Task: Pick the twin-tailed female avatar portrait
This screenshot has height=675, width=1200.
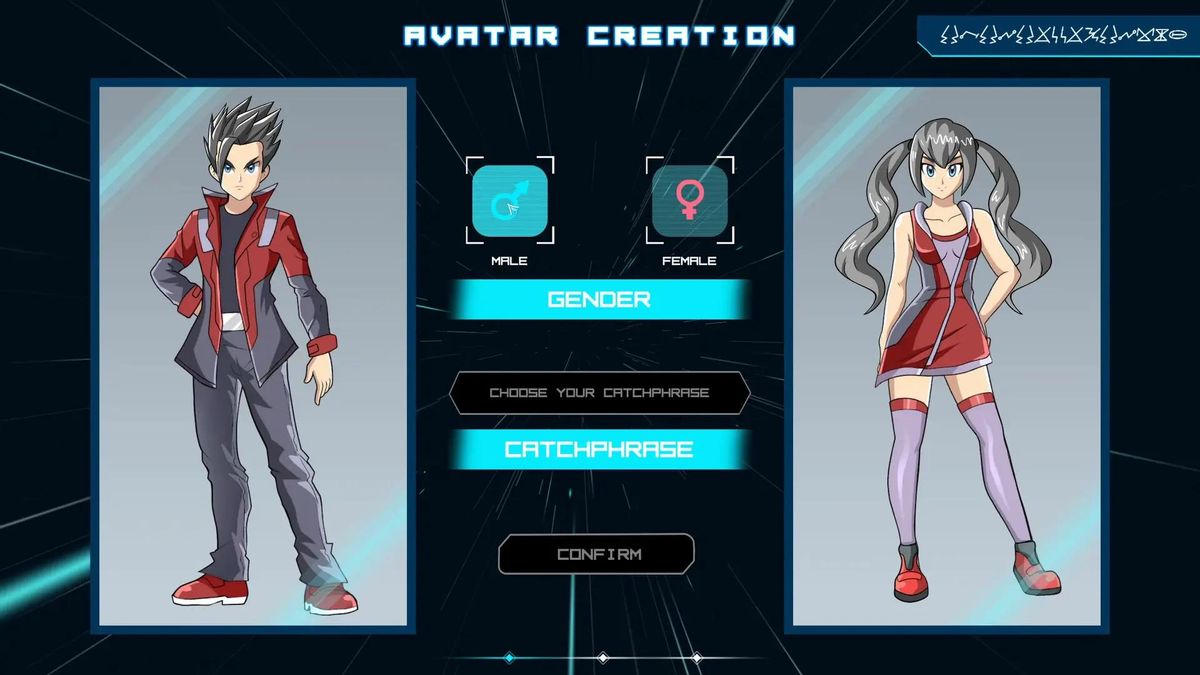Action: click(x=946, y=355)
